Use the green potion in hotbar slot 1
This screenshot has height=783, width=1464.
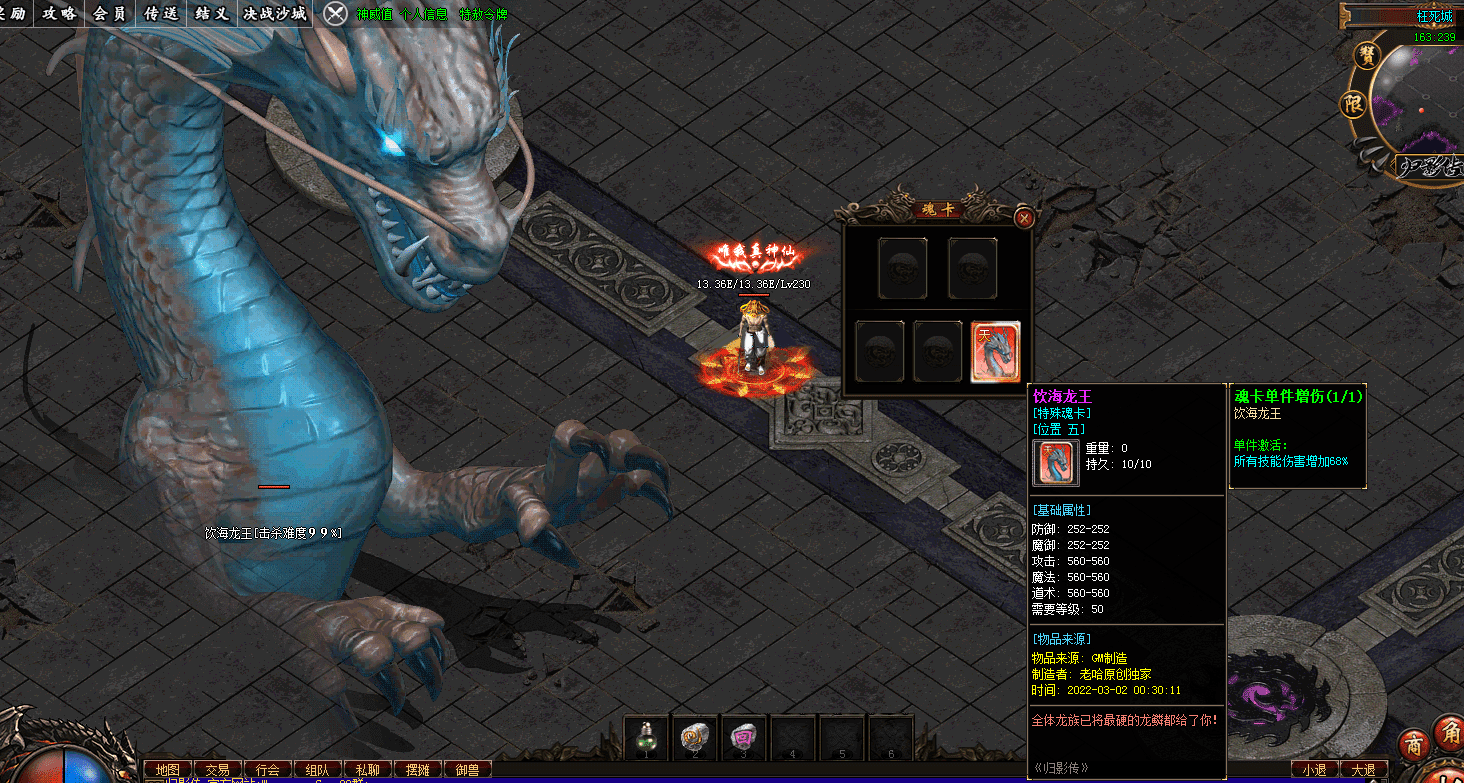point(646,738)
